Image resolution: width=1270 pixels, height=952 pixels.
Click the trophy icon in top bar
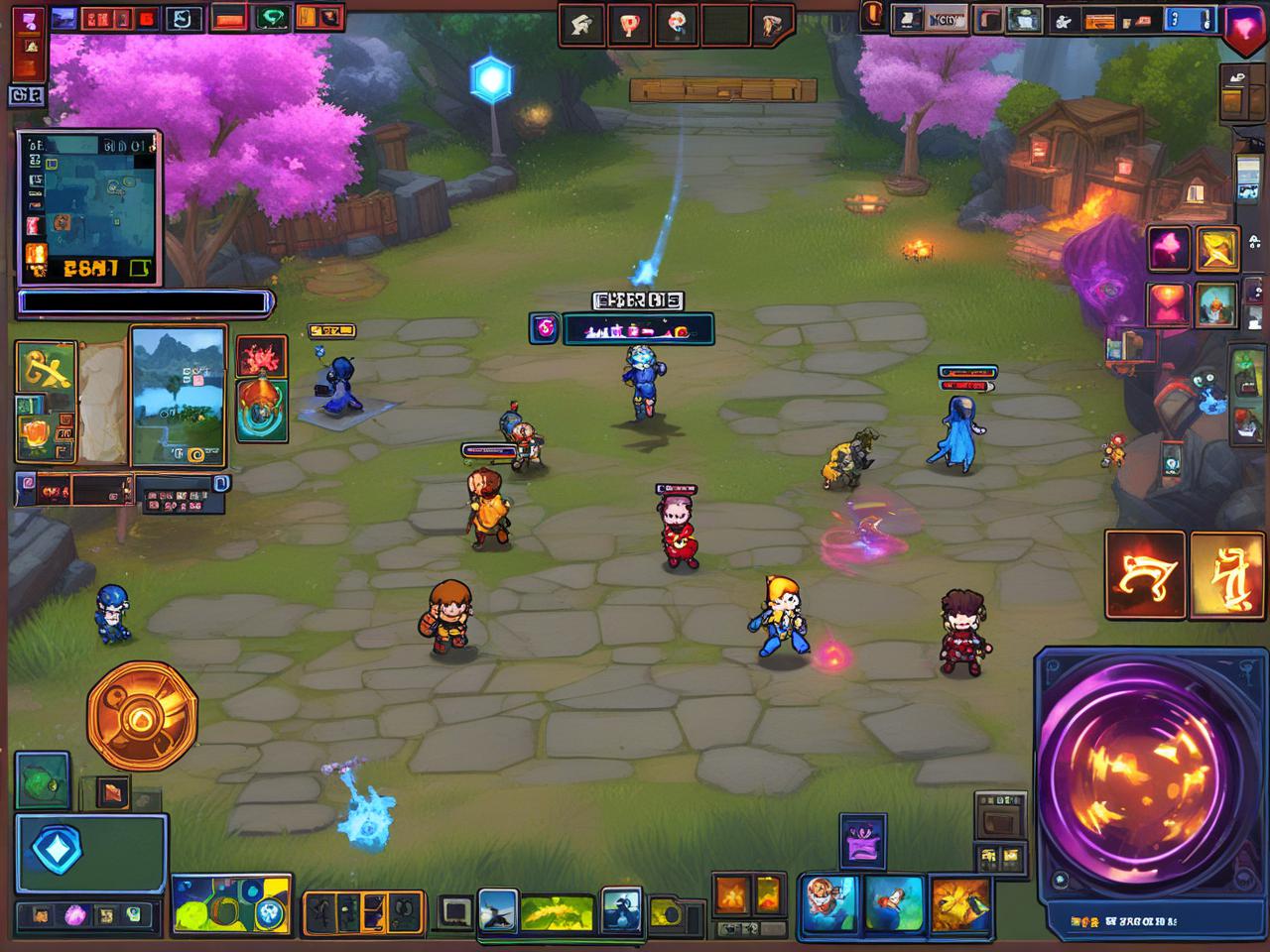tap(630, 25)
